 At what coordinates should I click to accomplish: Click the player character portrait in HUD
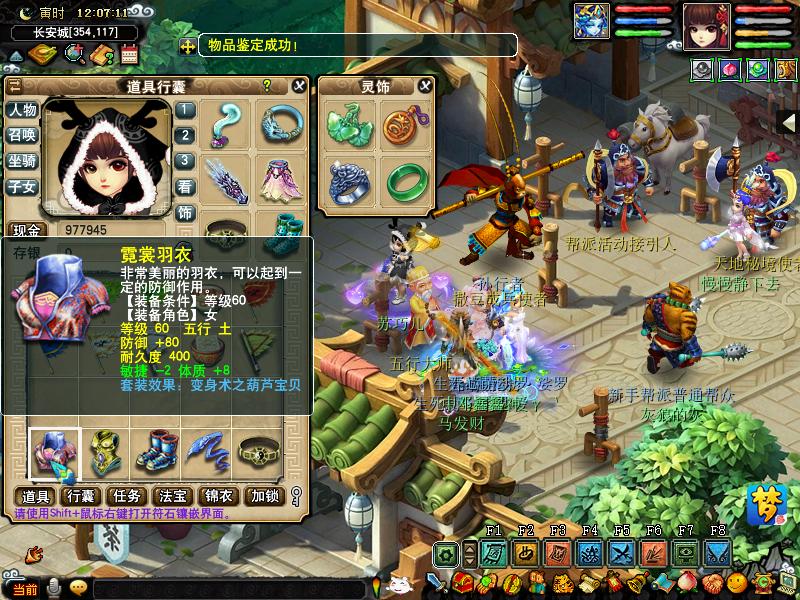click(x=706, y=26)
